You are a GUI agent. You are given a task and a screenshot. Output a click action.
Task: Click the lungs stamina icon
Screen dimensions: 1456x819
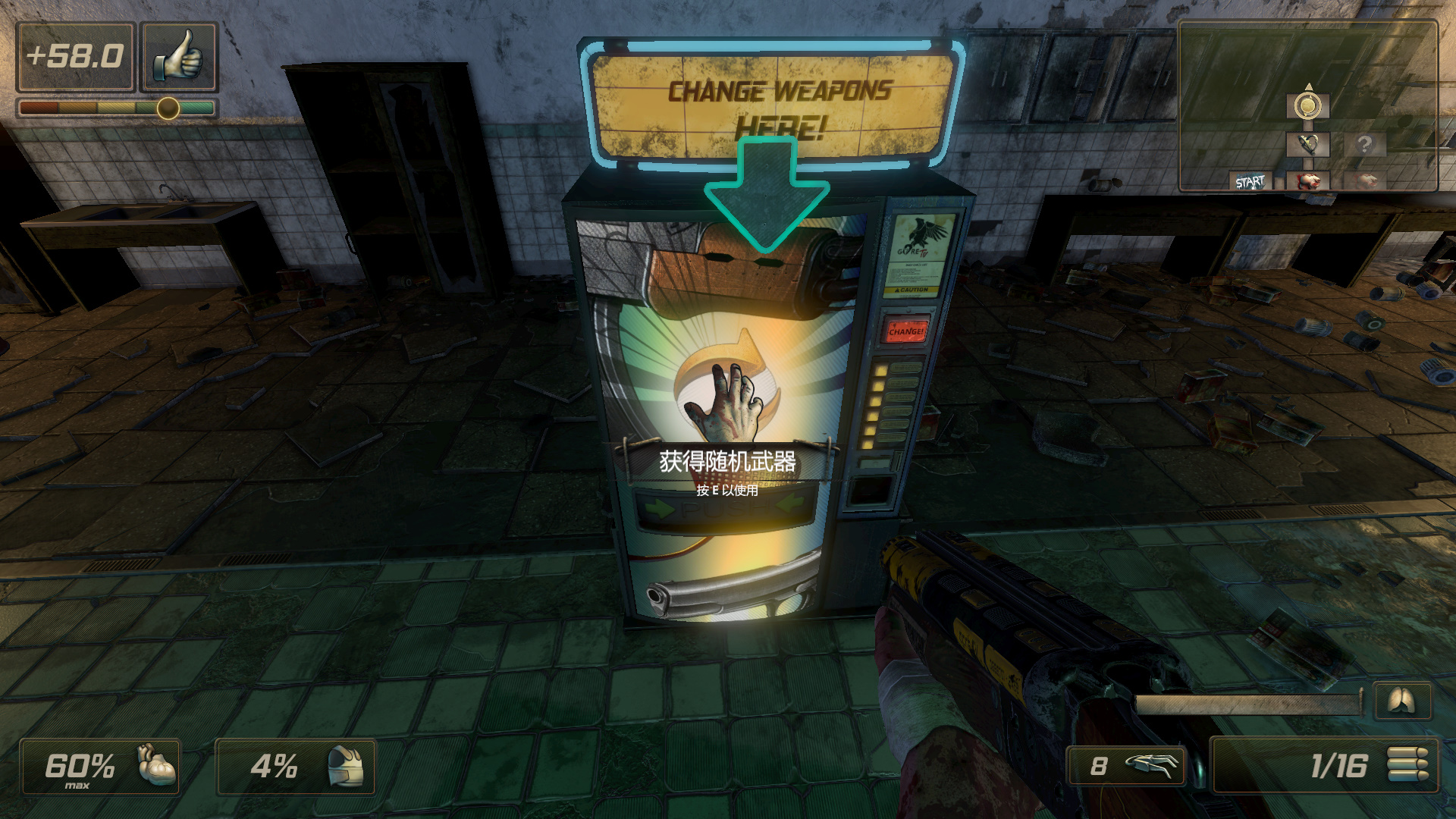(x=1402, y=701)
